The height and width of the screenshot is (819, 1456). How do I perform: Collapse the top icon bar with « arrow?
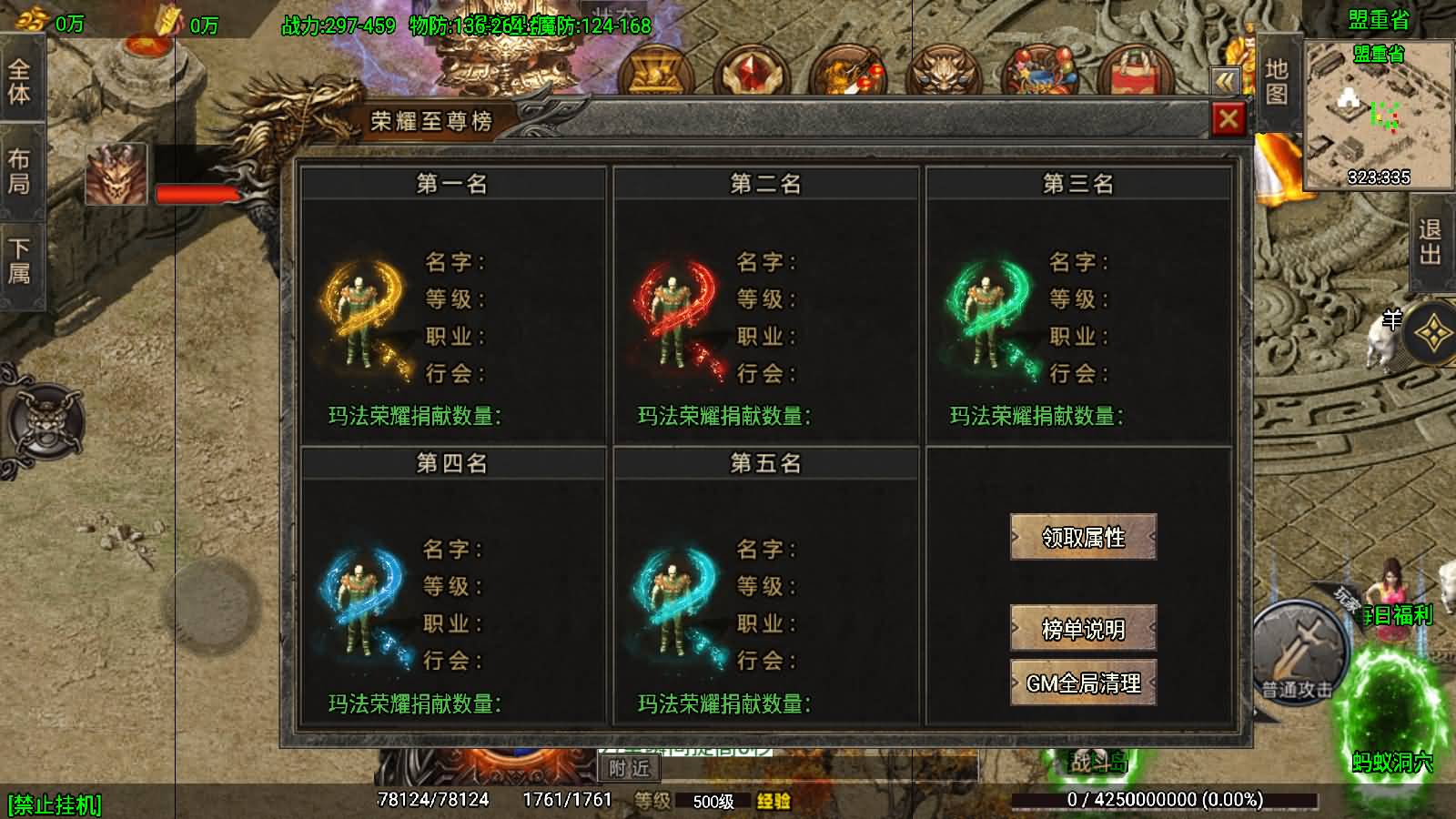tap(1223, 81)
